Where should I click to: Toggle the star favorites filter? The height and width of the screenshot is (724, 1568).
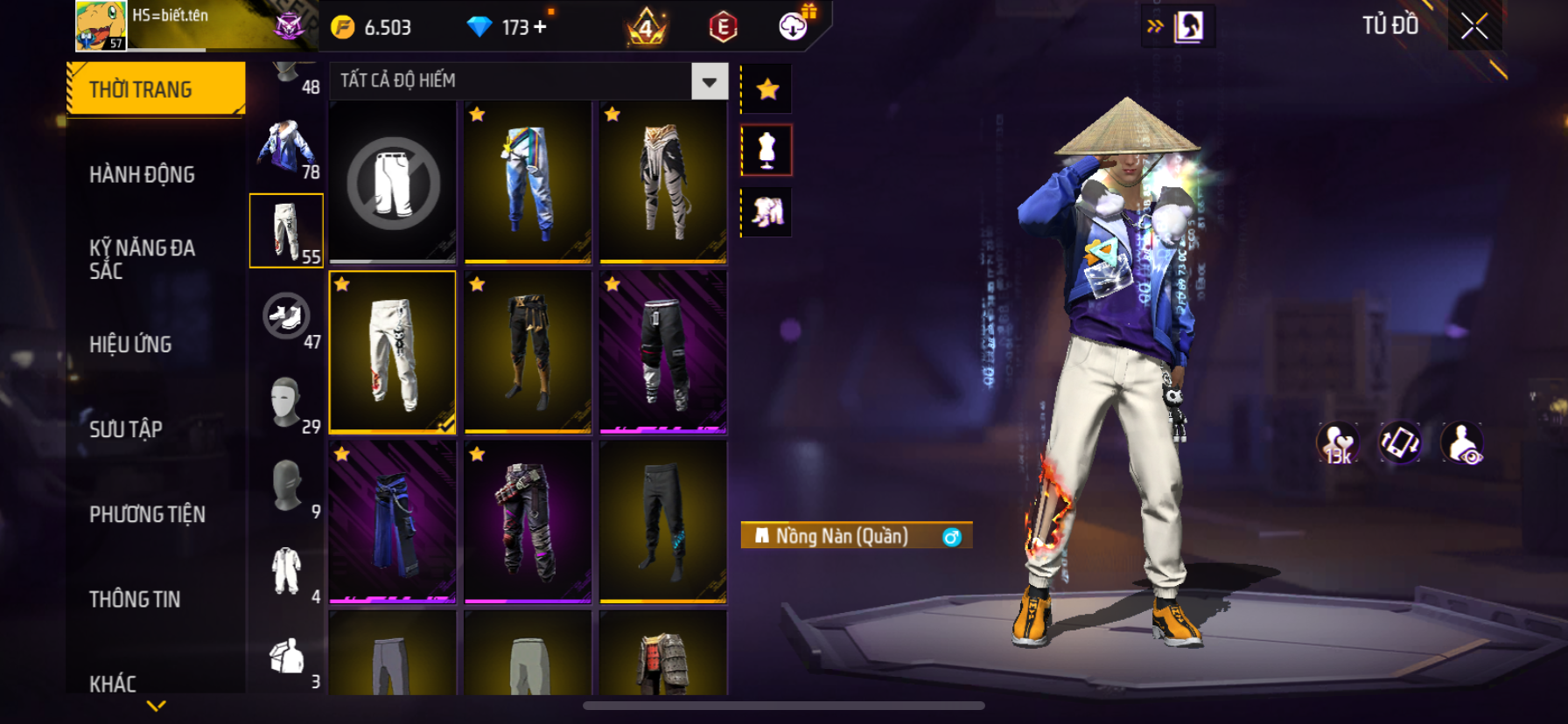coord(767,89)
